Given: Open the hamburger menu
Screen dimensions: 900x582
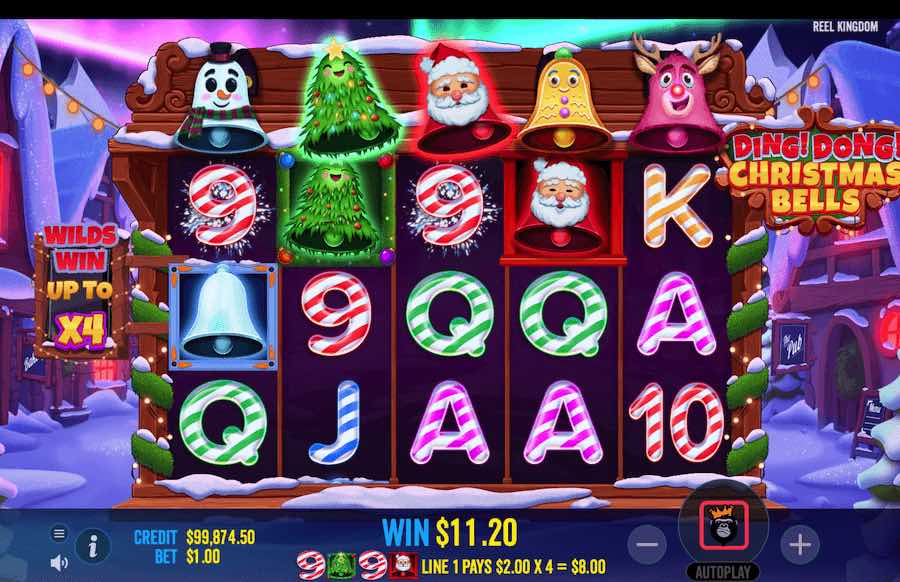Looking at the screenshot, I should coord(59,533).
